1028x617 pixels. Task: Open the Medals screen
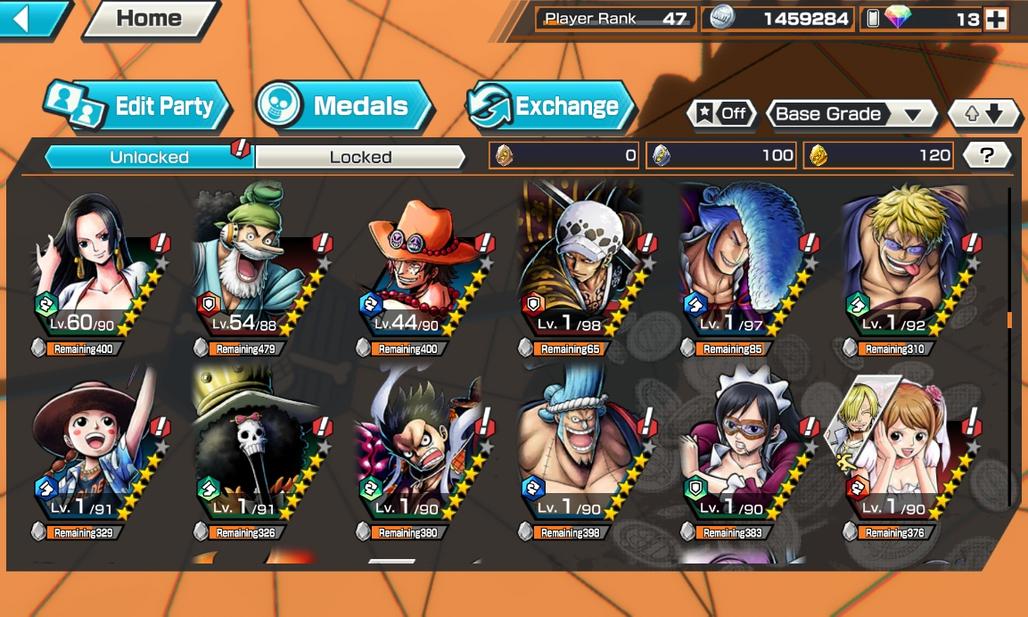pos(343,106)
